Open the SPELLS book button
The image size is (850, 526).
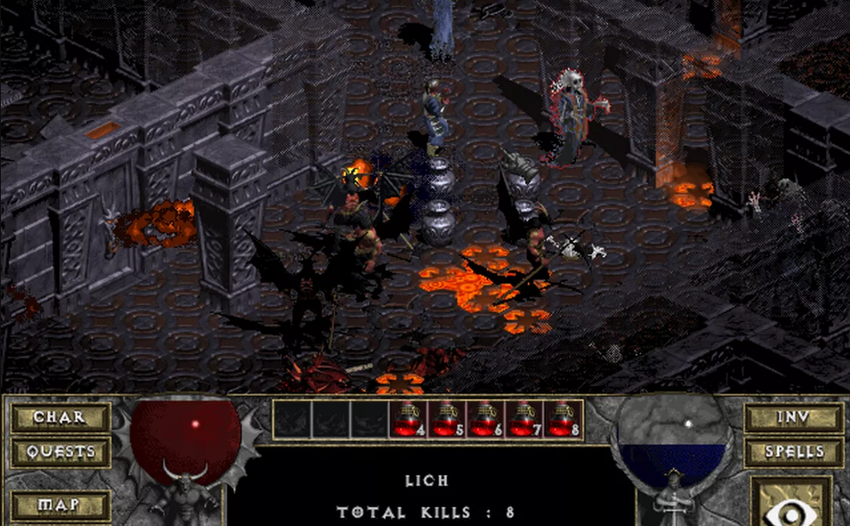coord(792,451)
